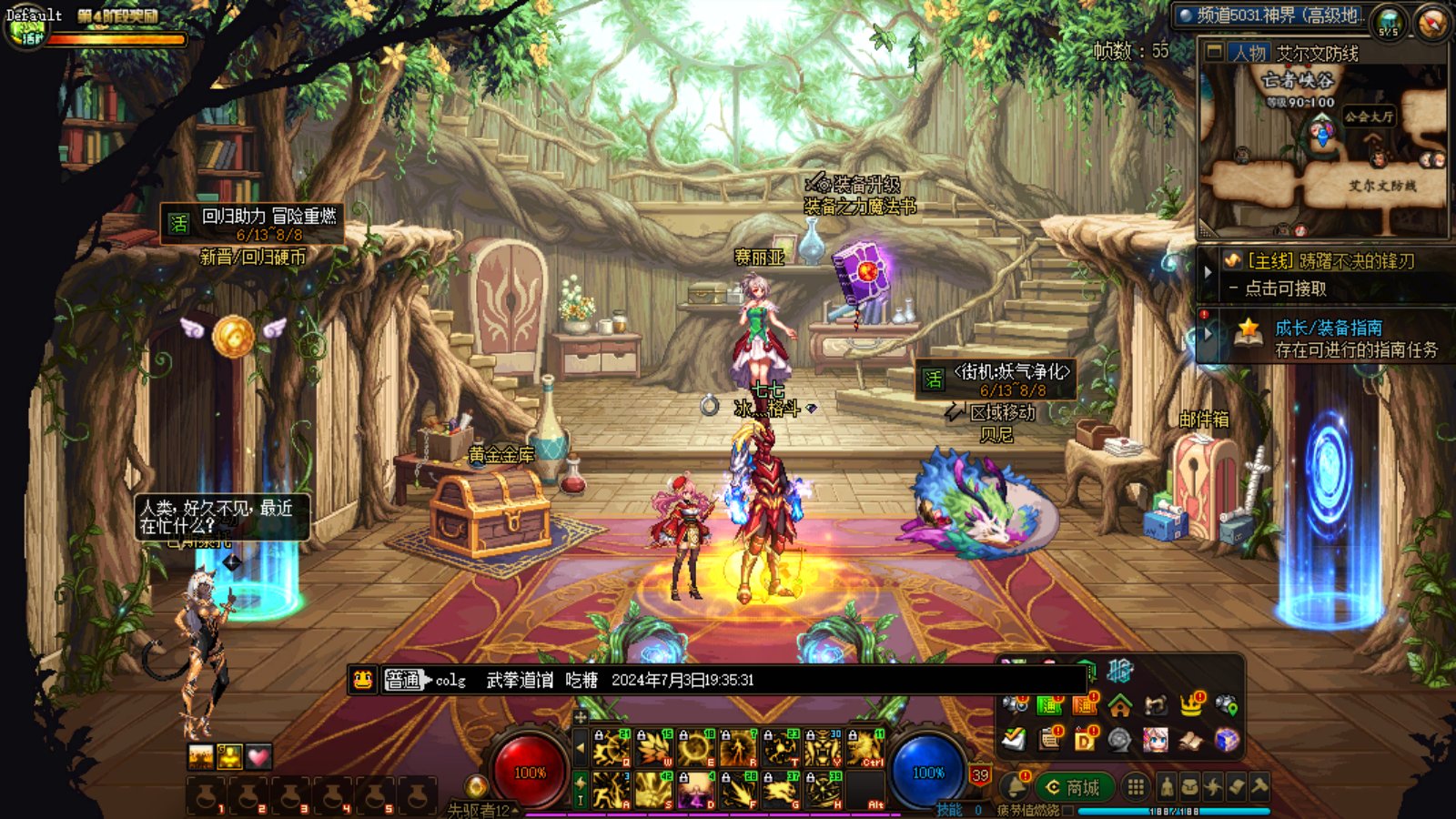
Task: Accept the 主线 quest 踌躇不决的锋刃
Action: click(1329, 261)
